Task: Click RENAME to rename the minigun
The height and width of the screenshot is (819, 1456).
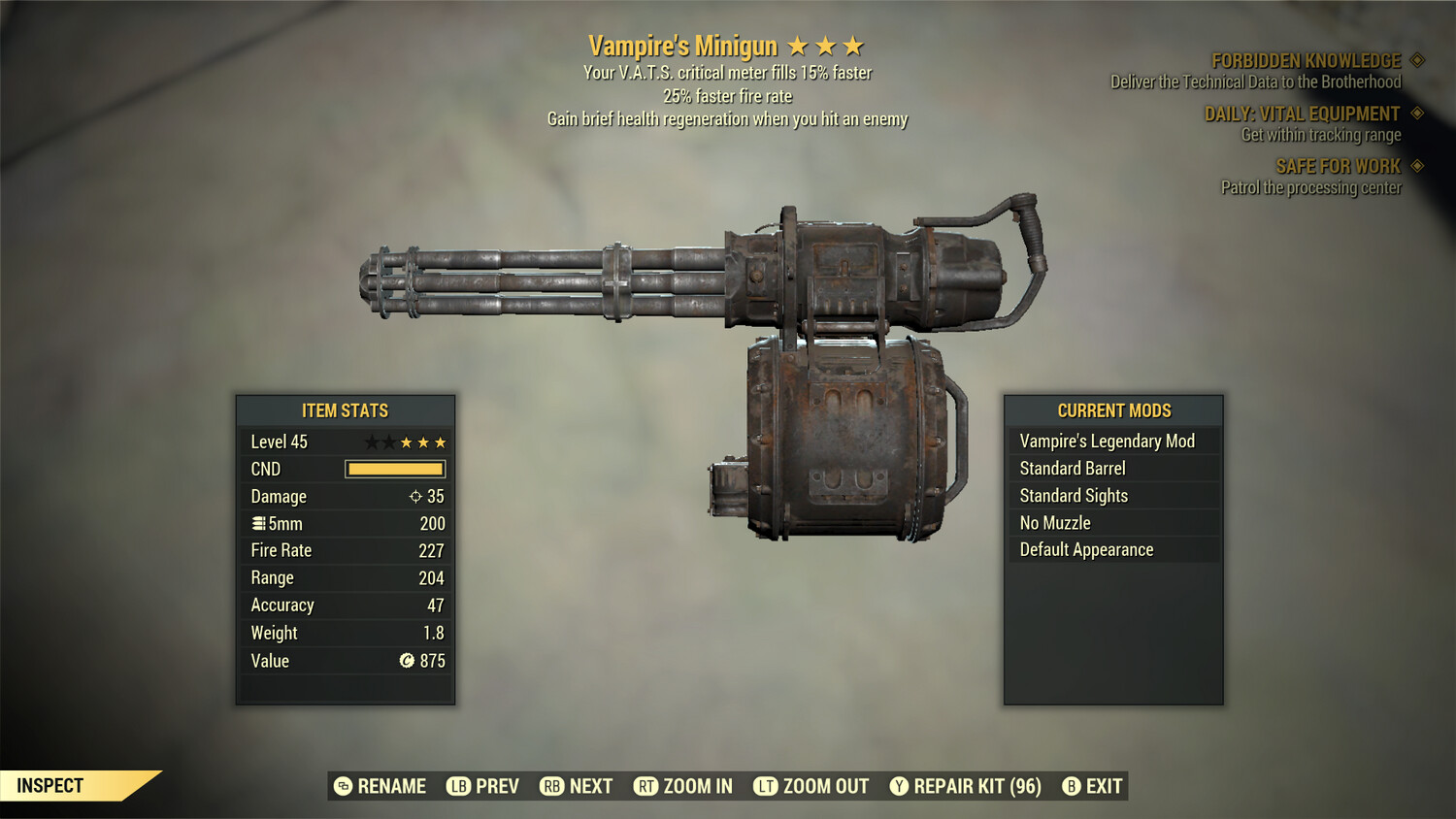Action: point(392,786)
